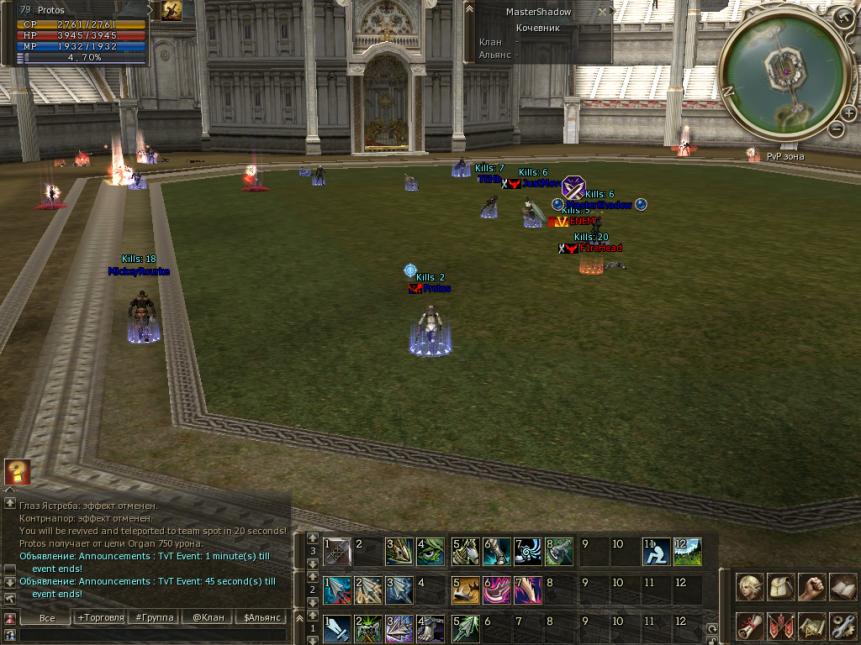Select the Все chat tab
Image resolution: width=861 pixels, height=645 pixels.
(x=46, y=618)
